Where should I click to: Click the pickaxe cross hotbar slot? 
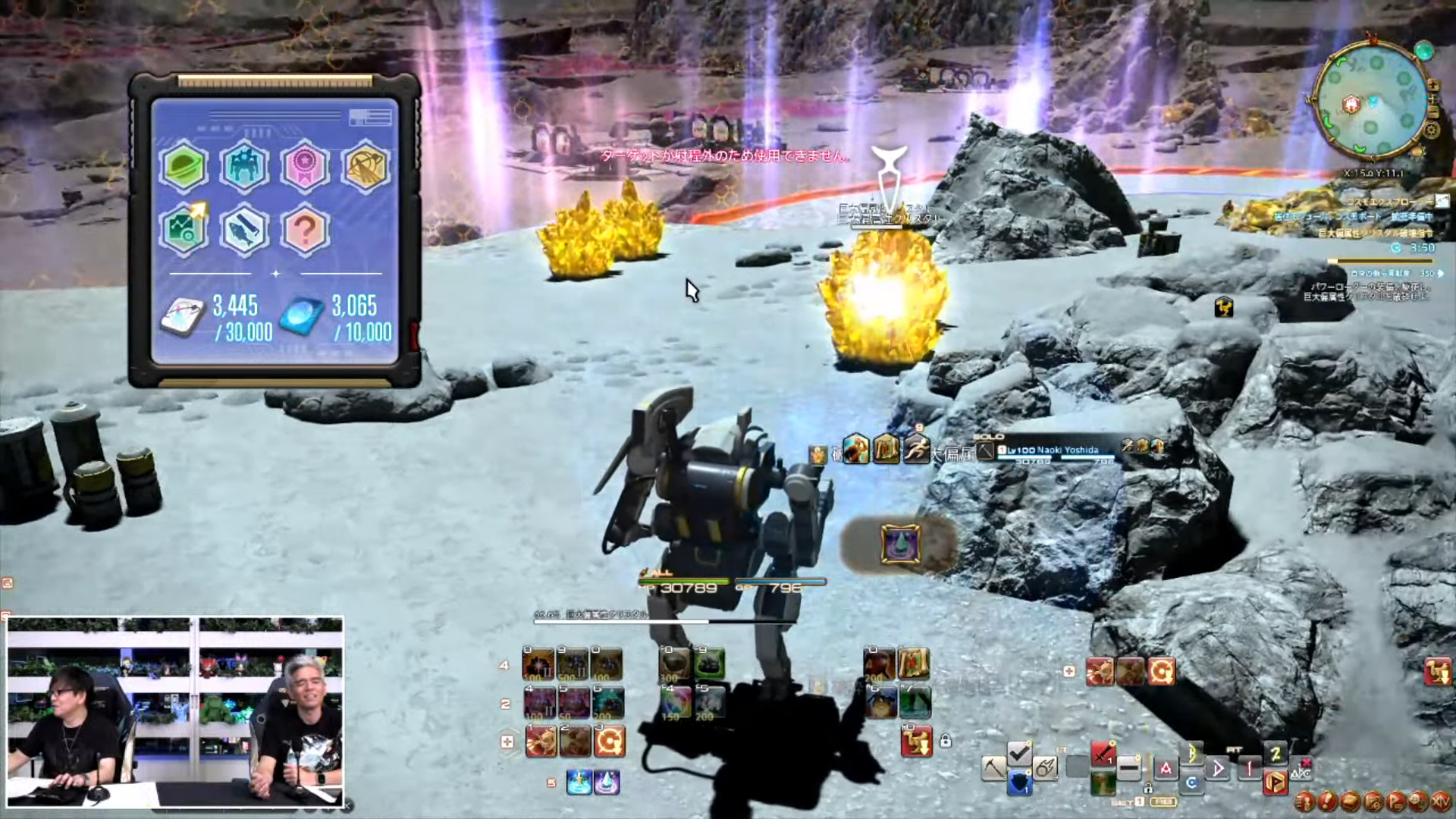[993, 768]
